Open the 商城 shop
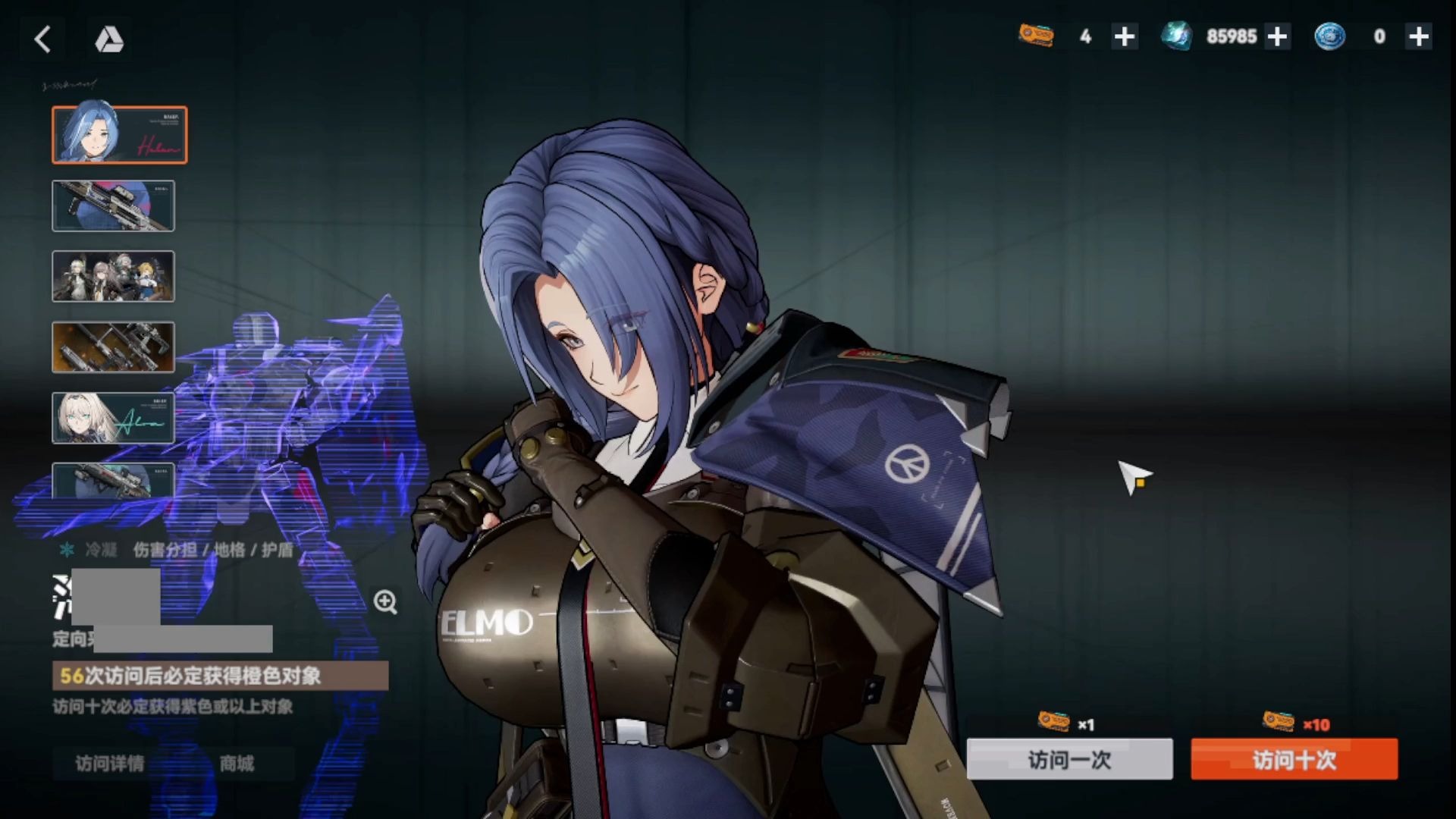The height and width of the screenshot is (819, 1456). click(x=237, y=764)
